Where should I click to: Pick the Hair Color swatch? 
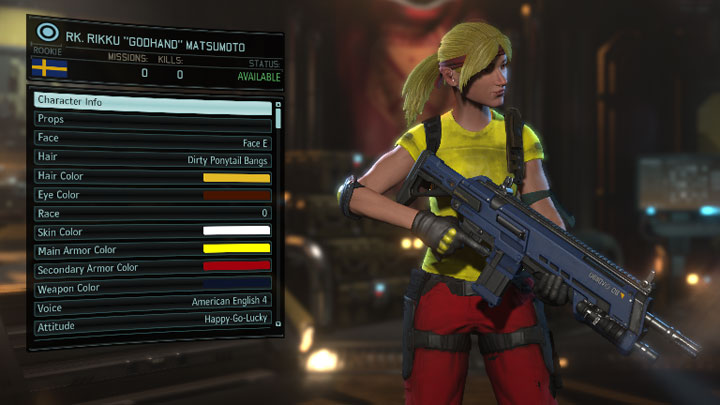pyautogui.click(x=237, y=177)
